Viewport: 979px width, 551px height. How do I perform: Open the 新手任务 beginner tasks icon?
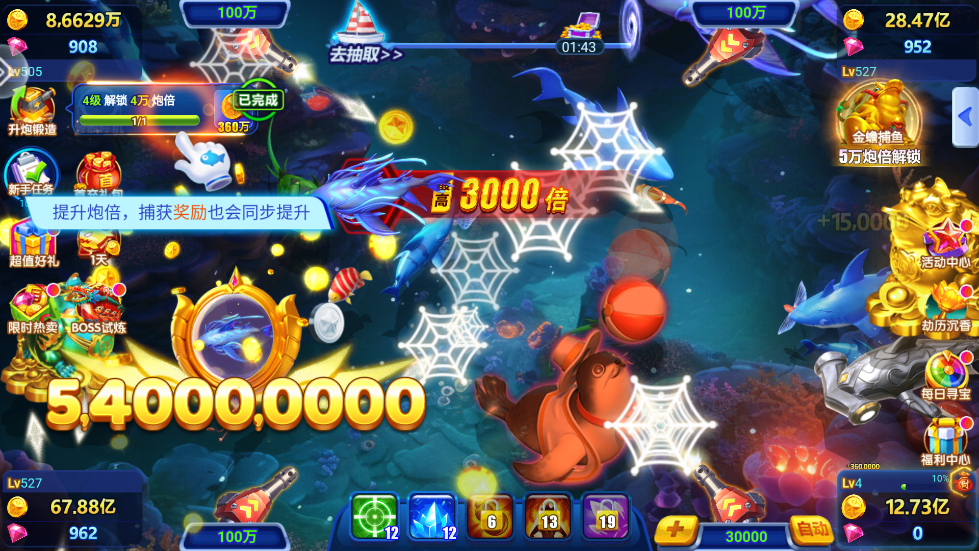[30, 172]
